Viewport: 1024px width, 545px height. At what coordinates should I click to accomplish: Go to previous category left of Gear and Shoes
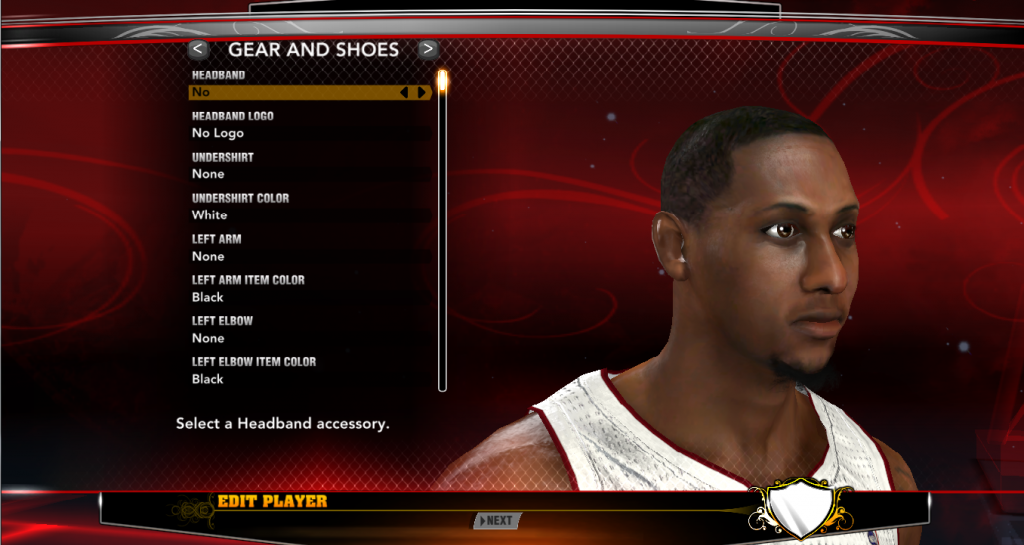(198, 48)
